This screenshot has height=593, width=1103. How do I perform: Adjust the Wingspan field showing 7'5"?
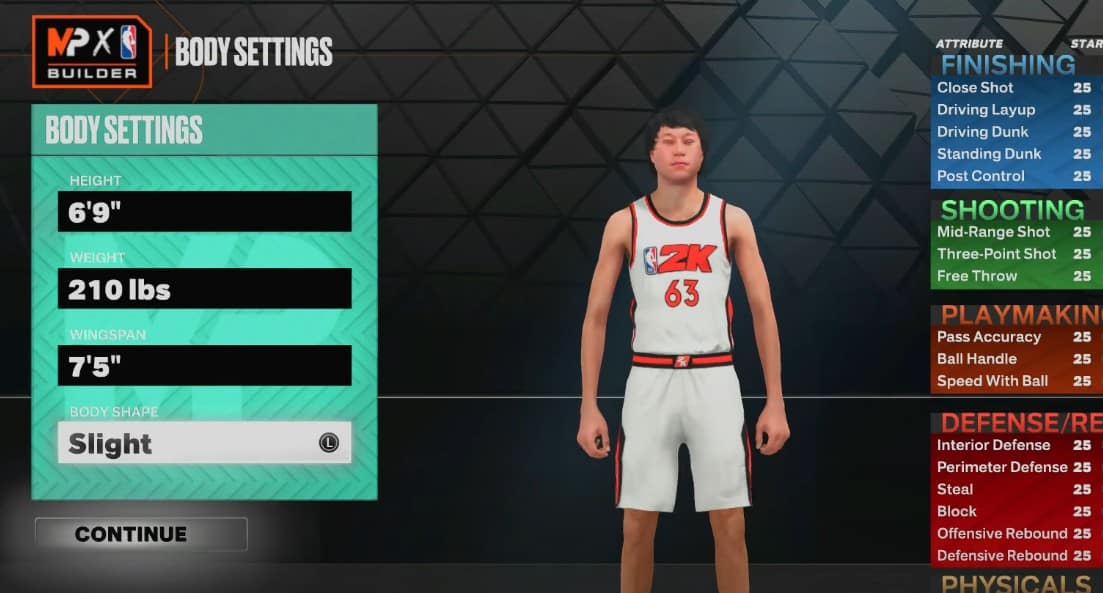pyautogui.click(x=204, y=365)
